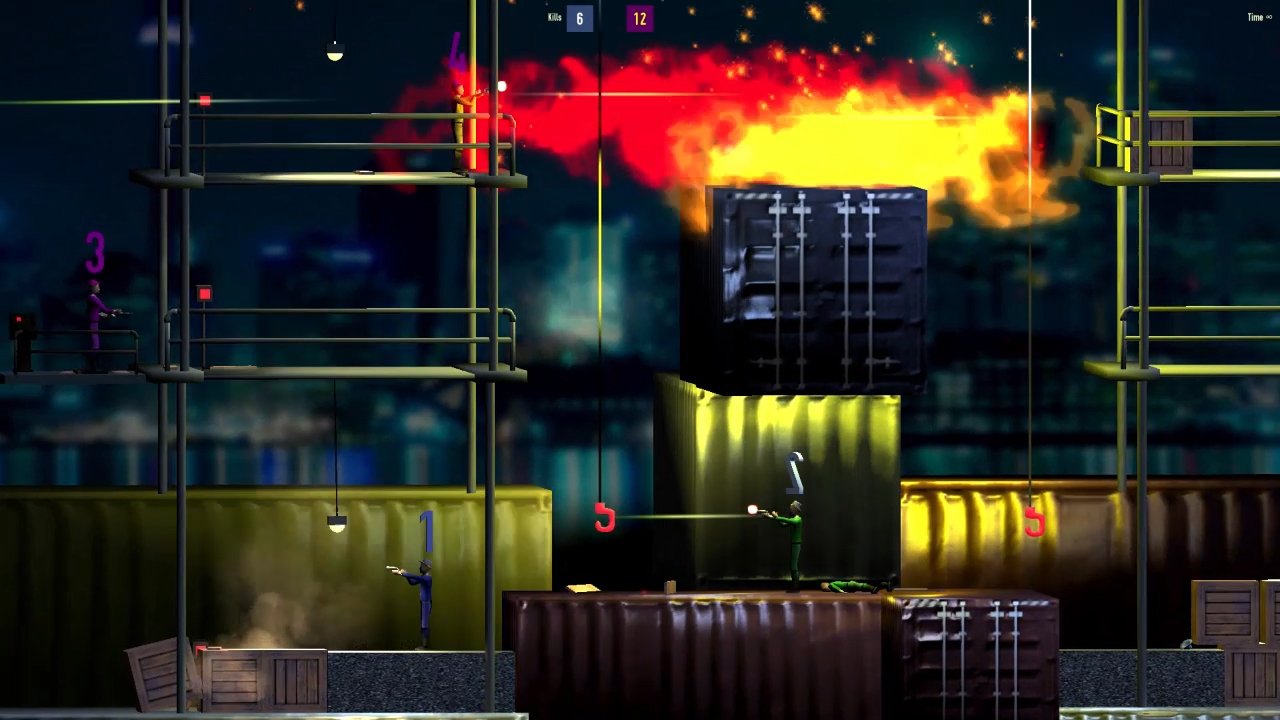Click the burning black shipping container
The image size is (1280, 720).
pos(810,270)
